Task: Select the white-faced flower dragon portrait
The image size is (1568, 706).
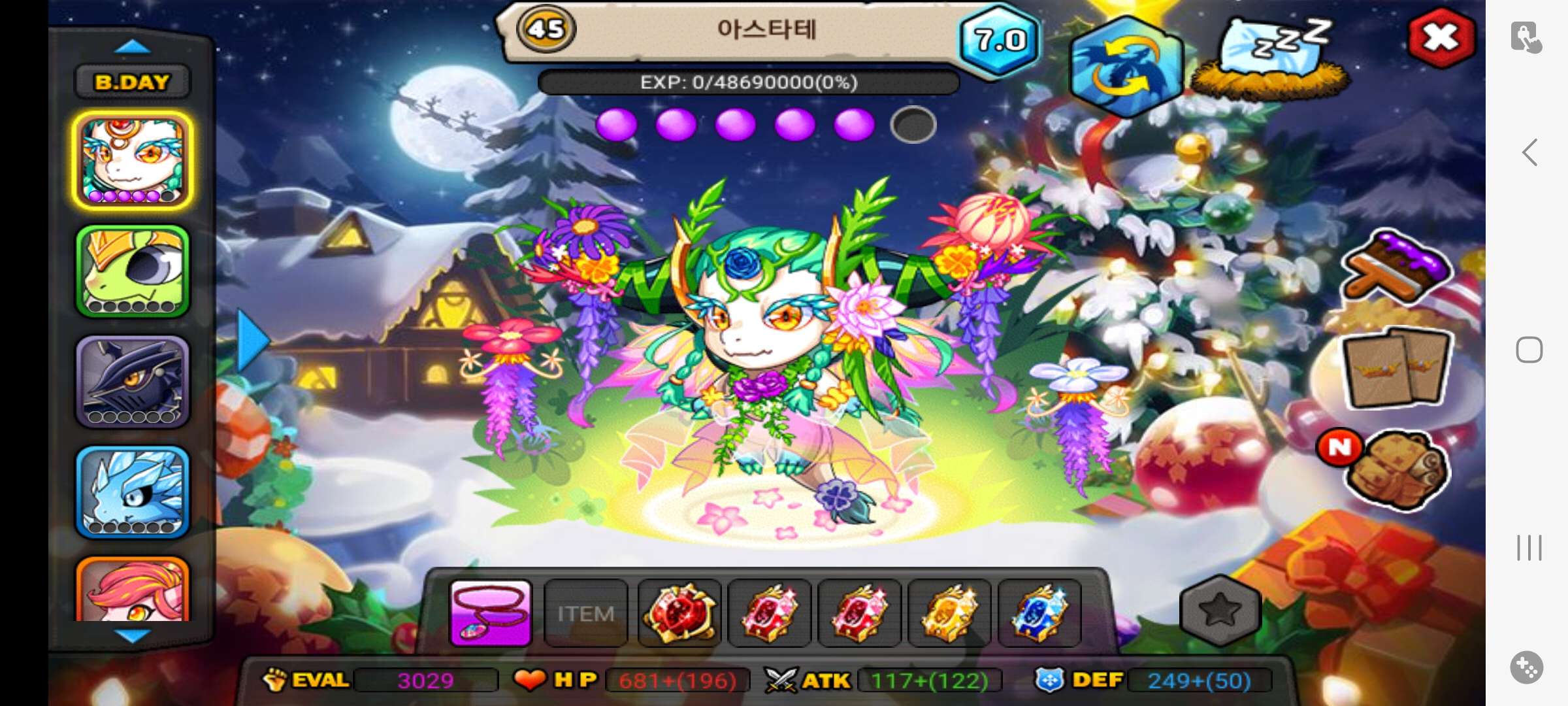Action: coord(133,160)
